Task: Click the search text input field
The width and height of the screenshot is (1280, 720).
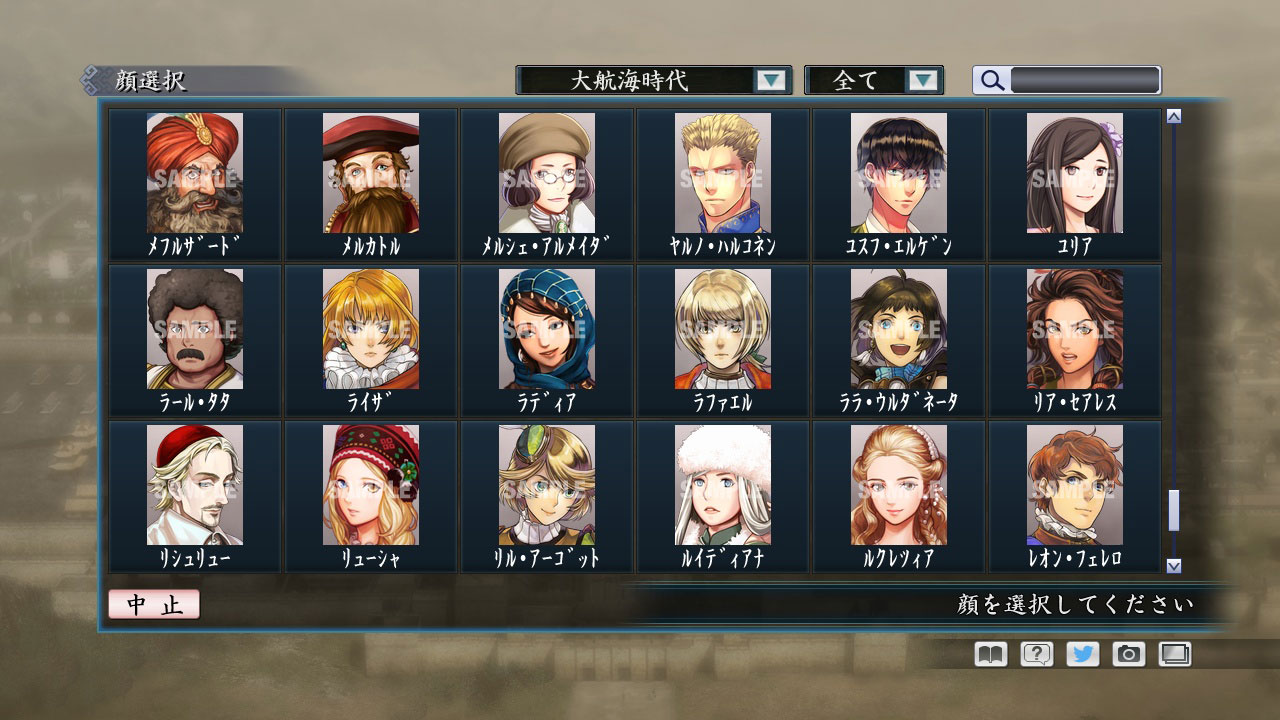Action: point(1085,80)
